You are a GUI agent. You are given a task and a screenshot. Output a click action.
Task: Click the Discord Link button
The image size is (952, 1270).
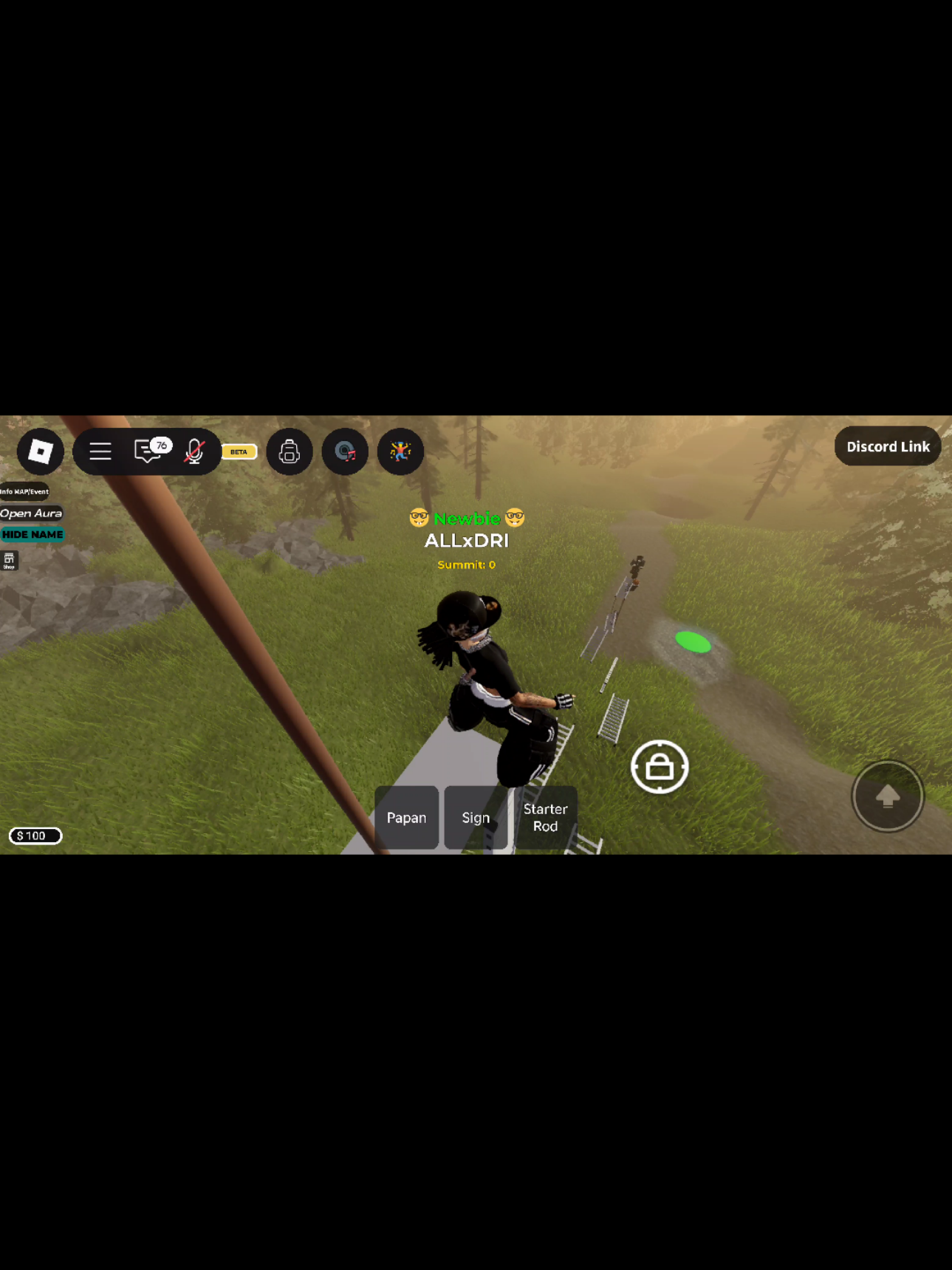(x=887, y=446)
